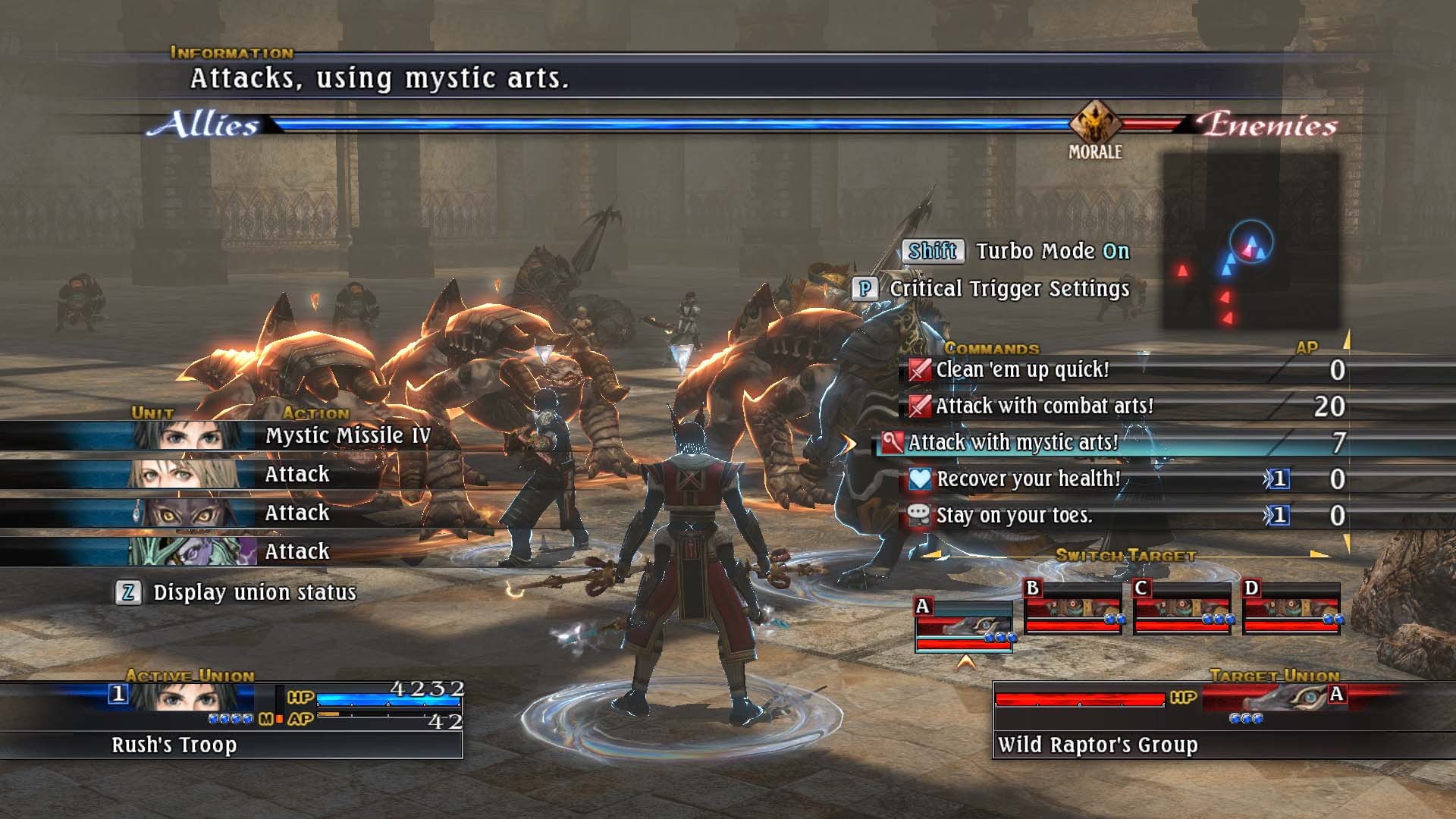Click the Morale indicator emblem
The width and height of the screenshot is (1456, 819).
(x=1095, y=120)
